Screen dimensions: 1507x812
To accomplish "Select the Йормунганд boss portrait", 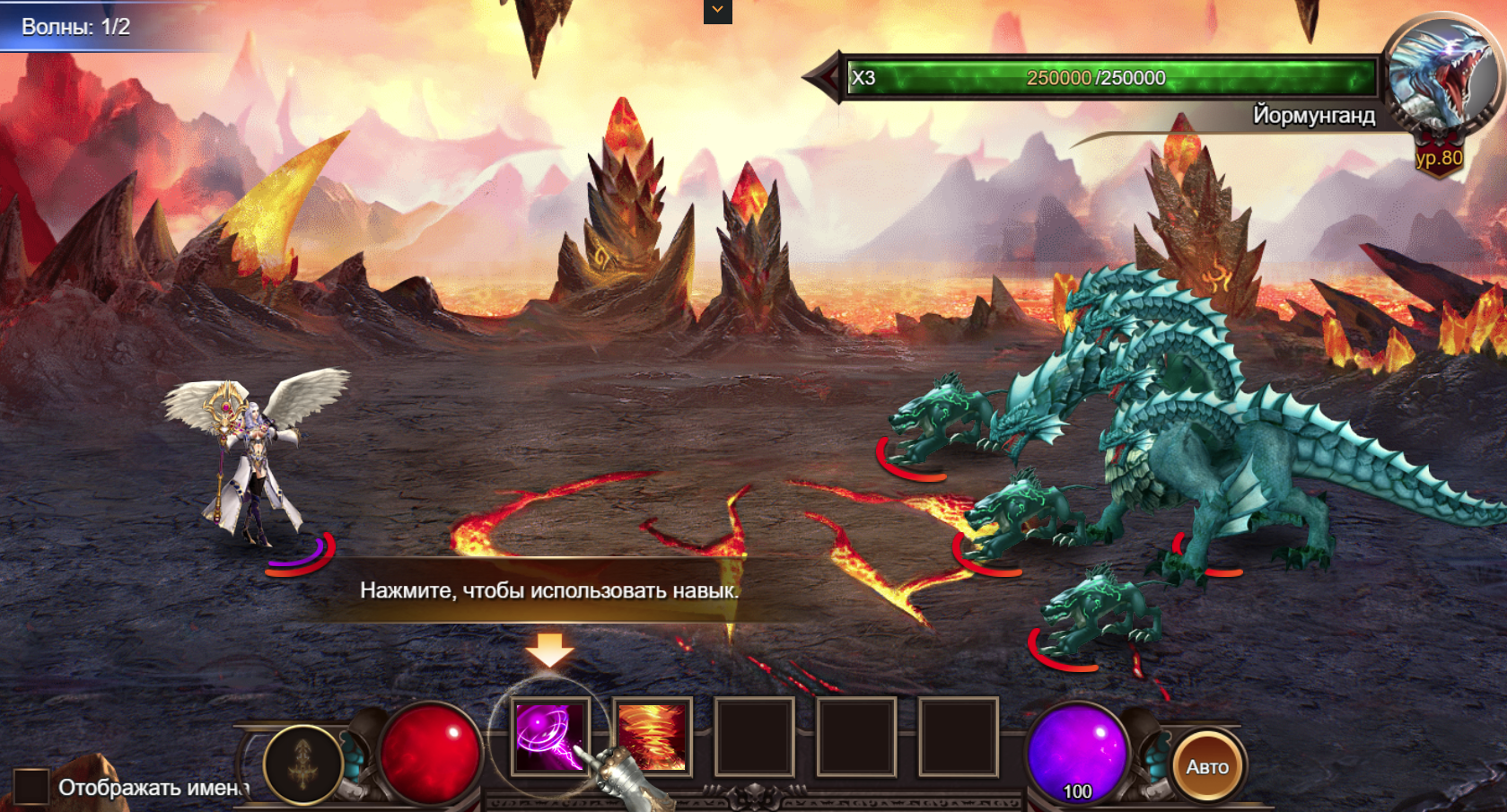I will [1440, 74].
